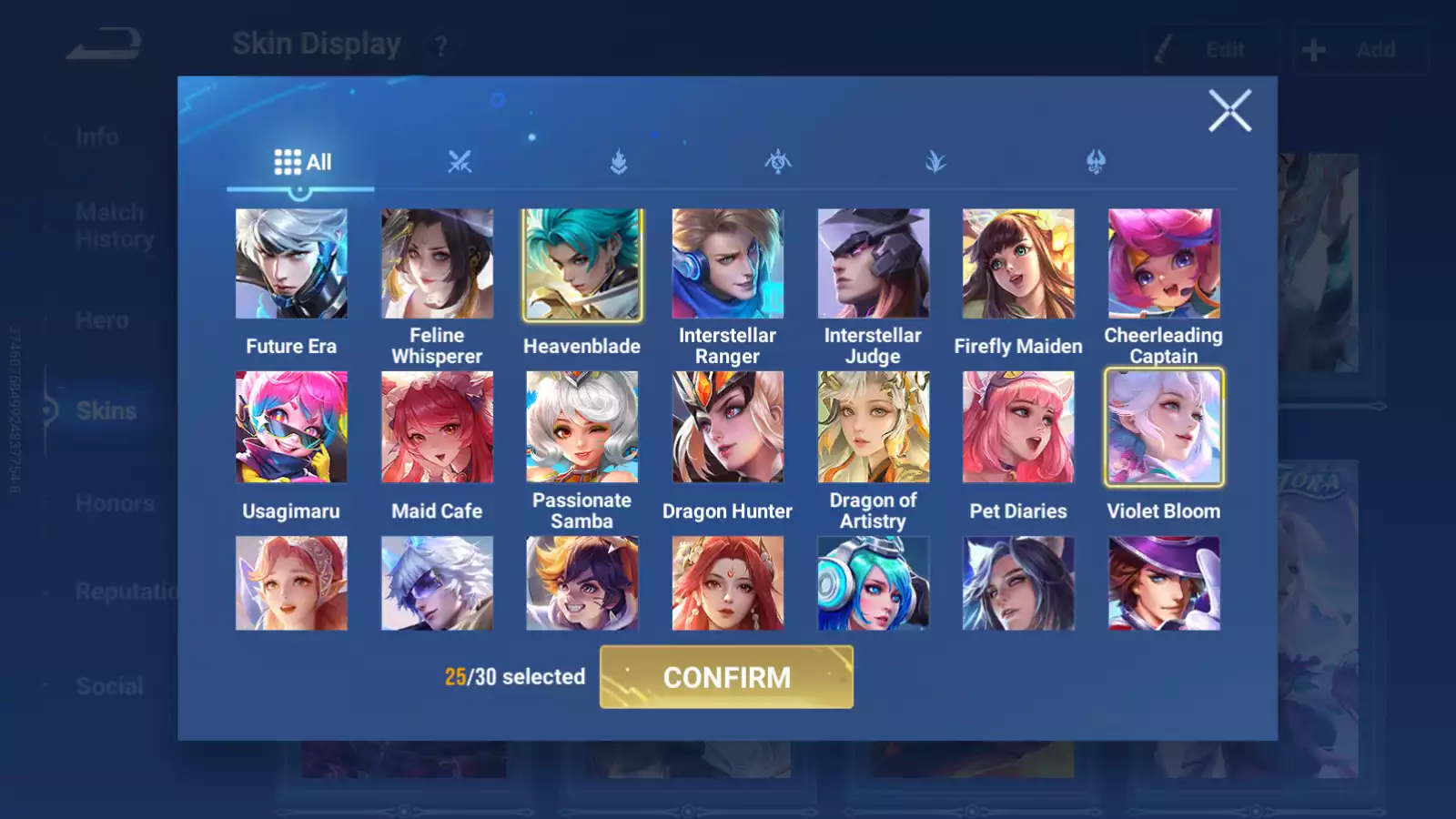Select the Interstellar Judge skin
The width and height of the screenshot is (1456, 819).
pyautogui.click(x=873, y=264)
